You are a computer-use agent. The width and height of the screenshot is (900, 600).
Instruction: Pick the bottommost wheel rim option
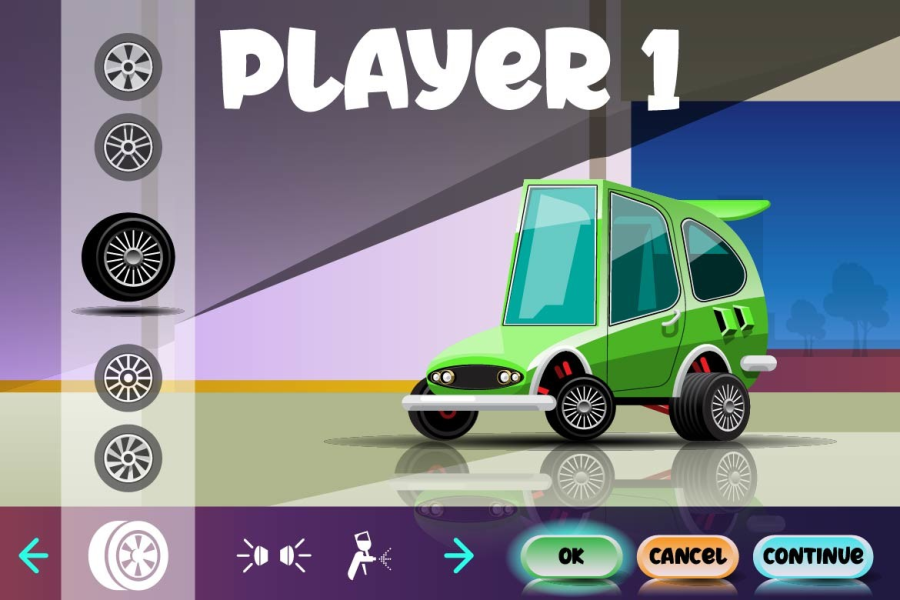pyautogui.click(x=128, y=457)
